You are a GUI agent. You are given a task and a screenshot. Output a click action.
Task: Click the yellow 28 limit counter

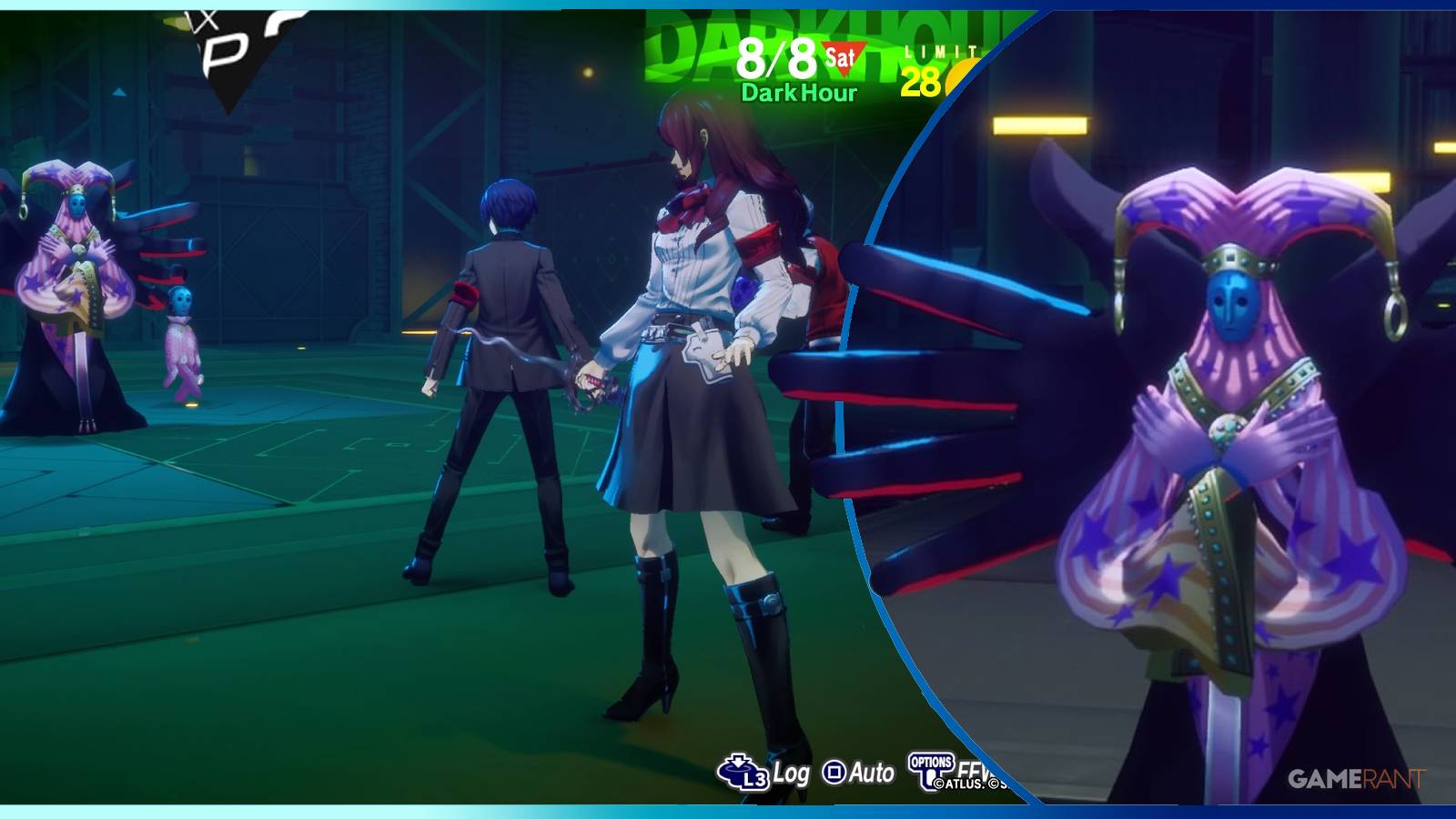point(919,82)
